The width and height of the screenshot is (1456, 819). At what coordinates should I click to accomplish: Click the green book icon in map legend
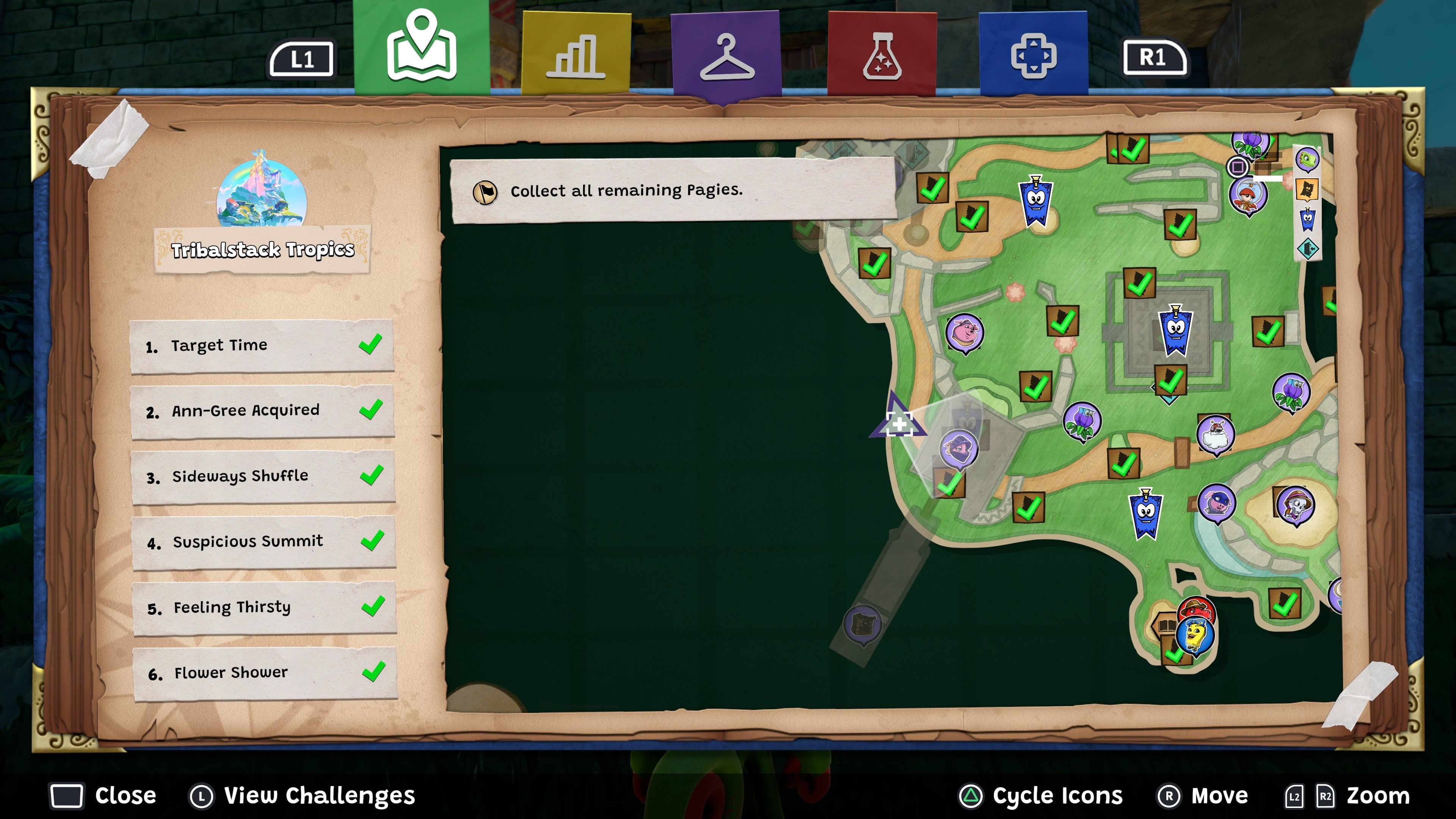(x=1307, y=160)
